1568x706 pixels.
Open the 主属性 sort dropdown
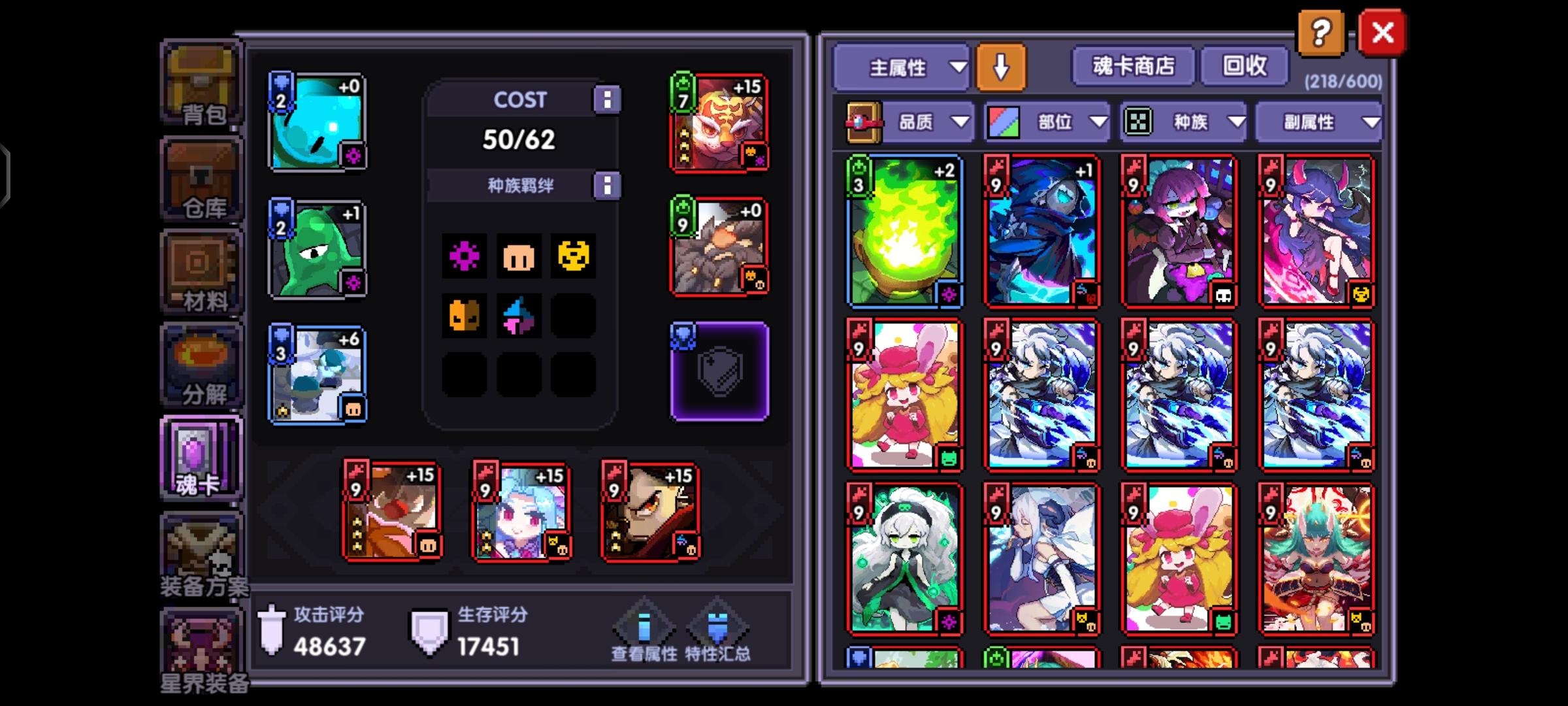pos(900,67)
